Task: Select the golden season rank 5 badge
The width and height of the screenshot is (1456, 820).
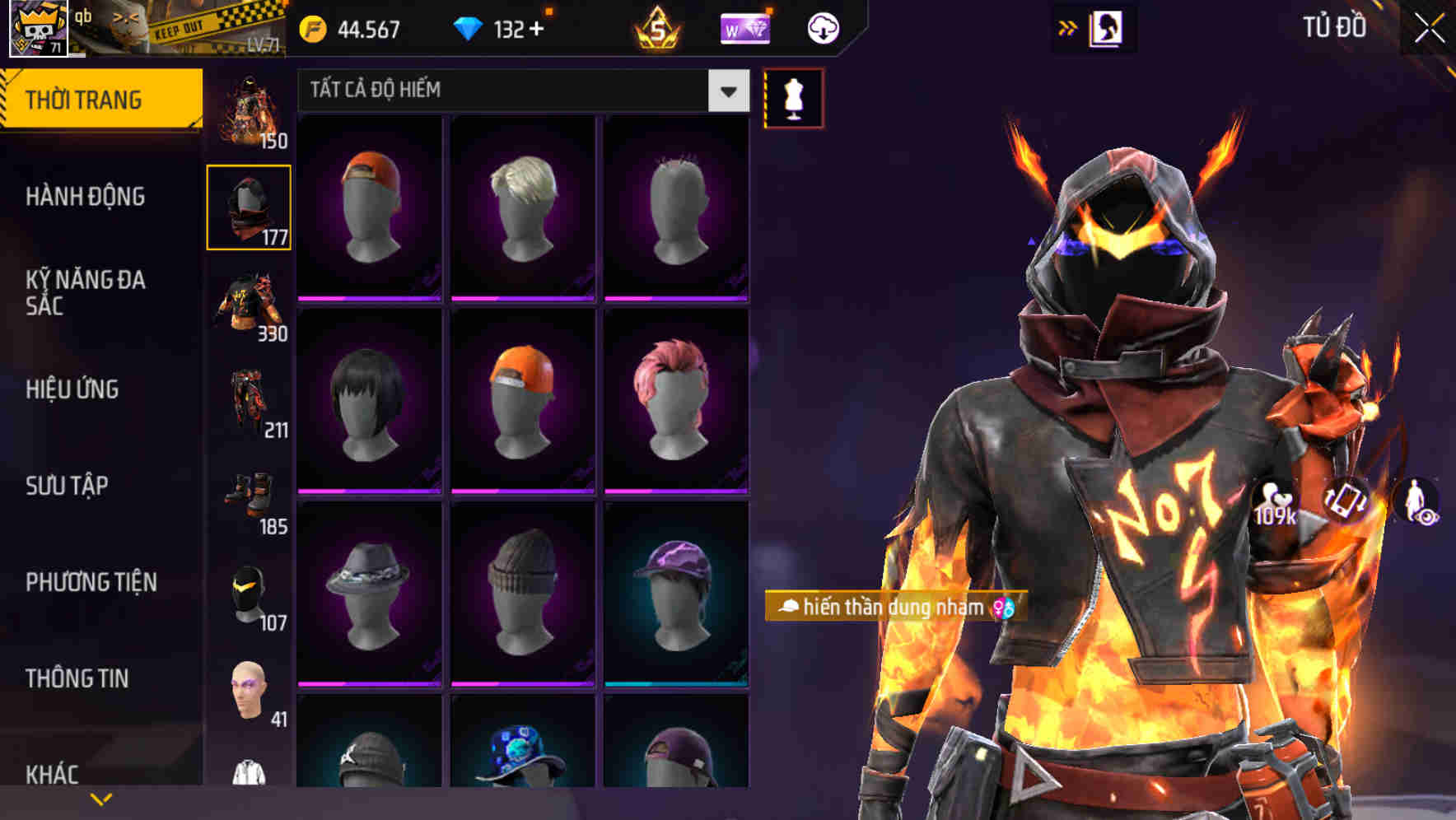Action: (x=659, y=28)
